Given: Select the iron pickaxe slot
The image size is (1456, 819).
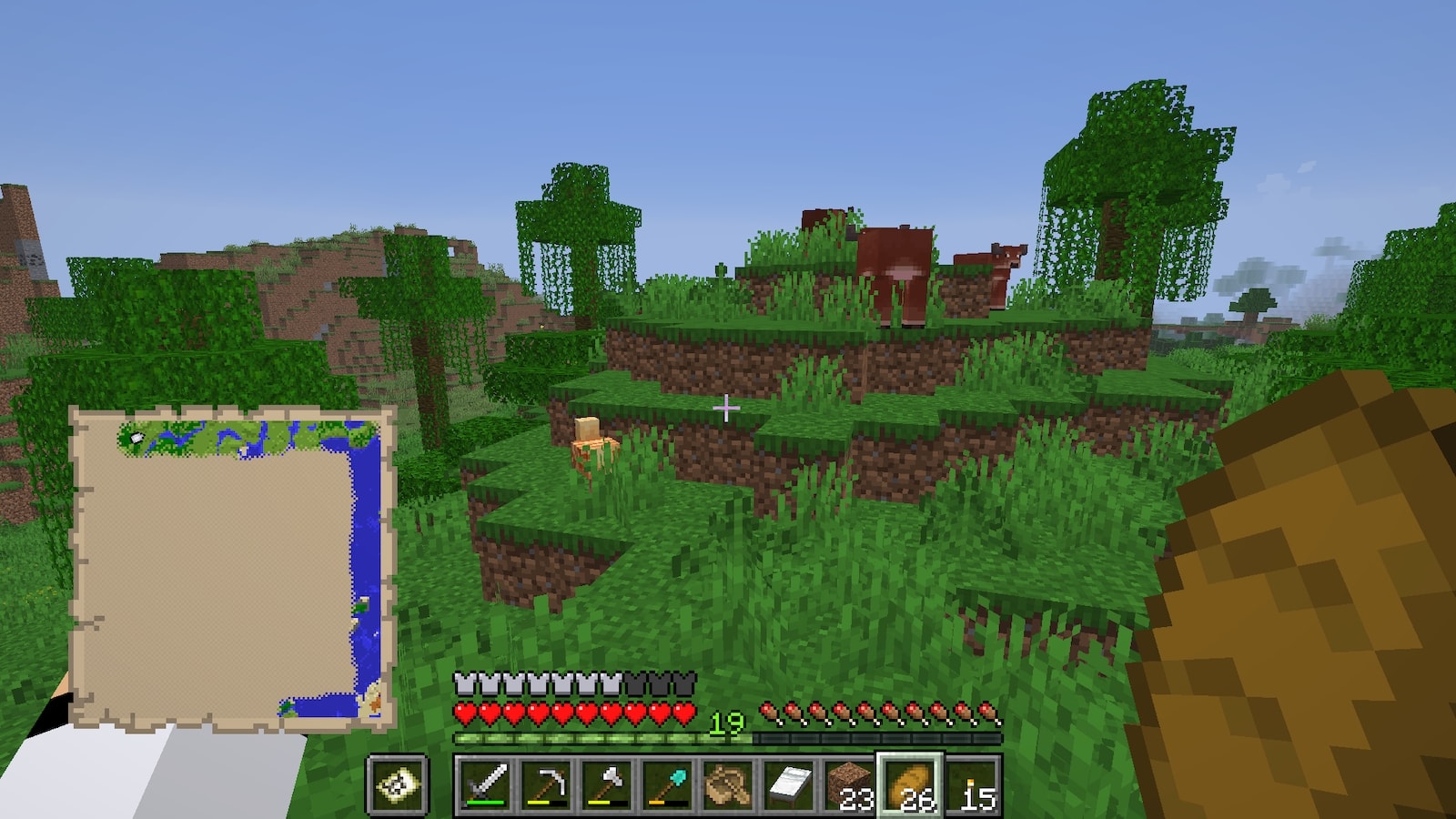Looking at the screenshot, I should (545, 784).
